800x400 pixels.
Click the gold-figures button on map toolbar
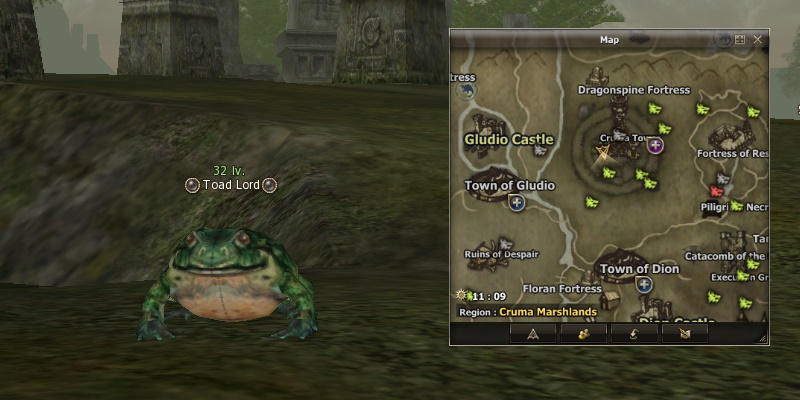click(582, 334)
